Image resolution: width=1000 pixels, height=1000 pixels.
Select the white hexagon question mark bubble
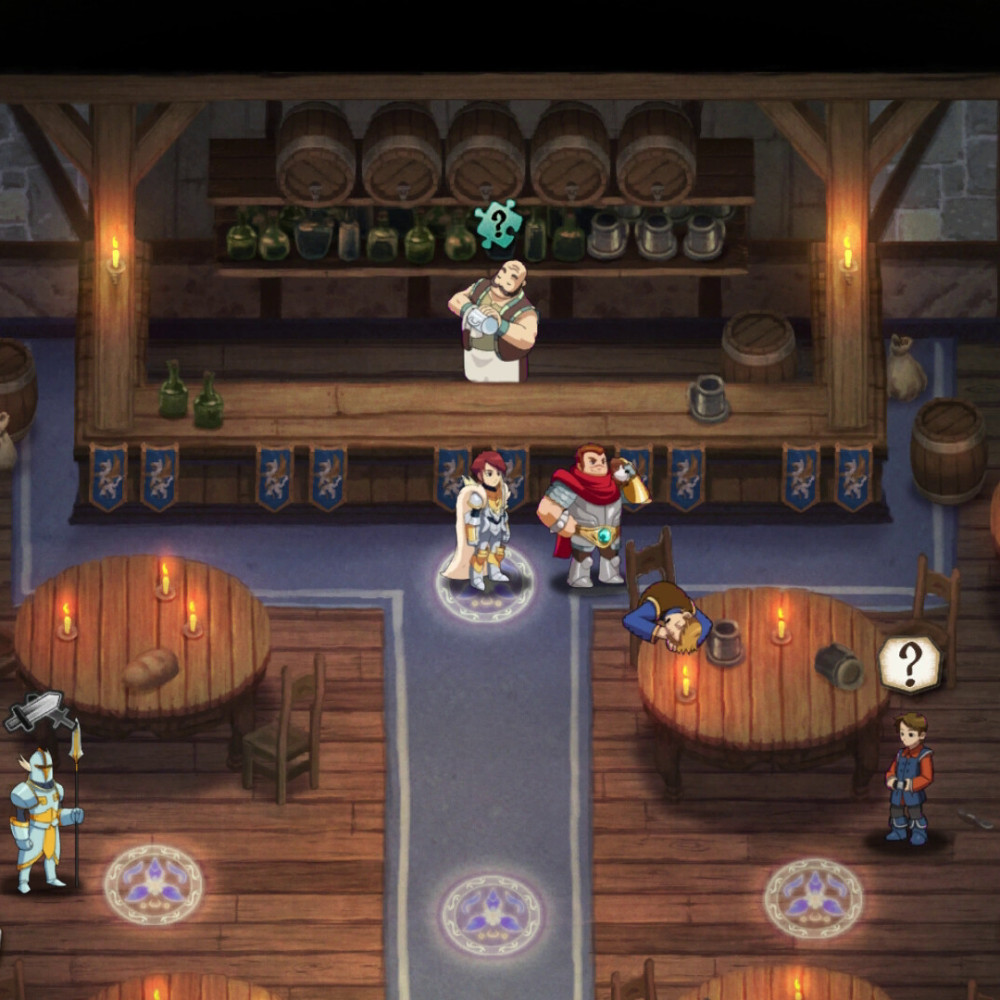[x=909, y=663]
